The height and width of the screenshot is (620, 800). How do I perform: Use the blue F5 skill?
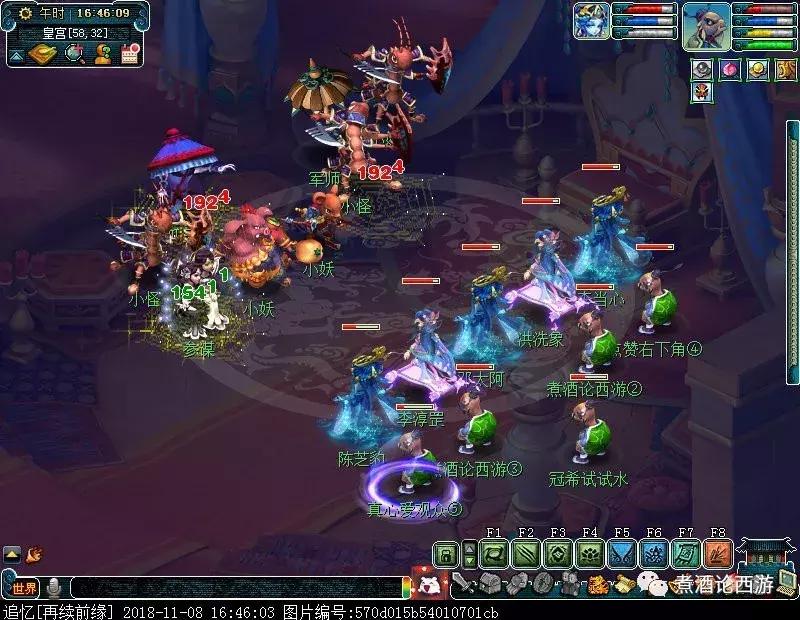(x=622, y=554)
